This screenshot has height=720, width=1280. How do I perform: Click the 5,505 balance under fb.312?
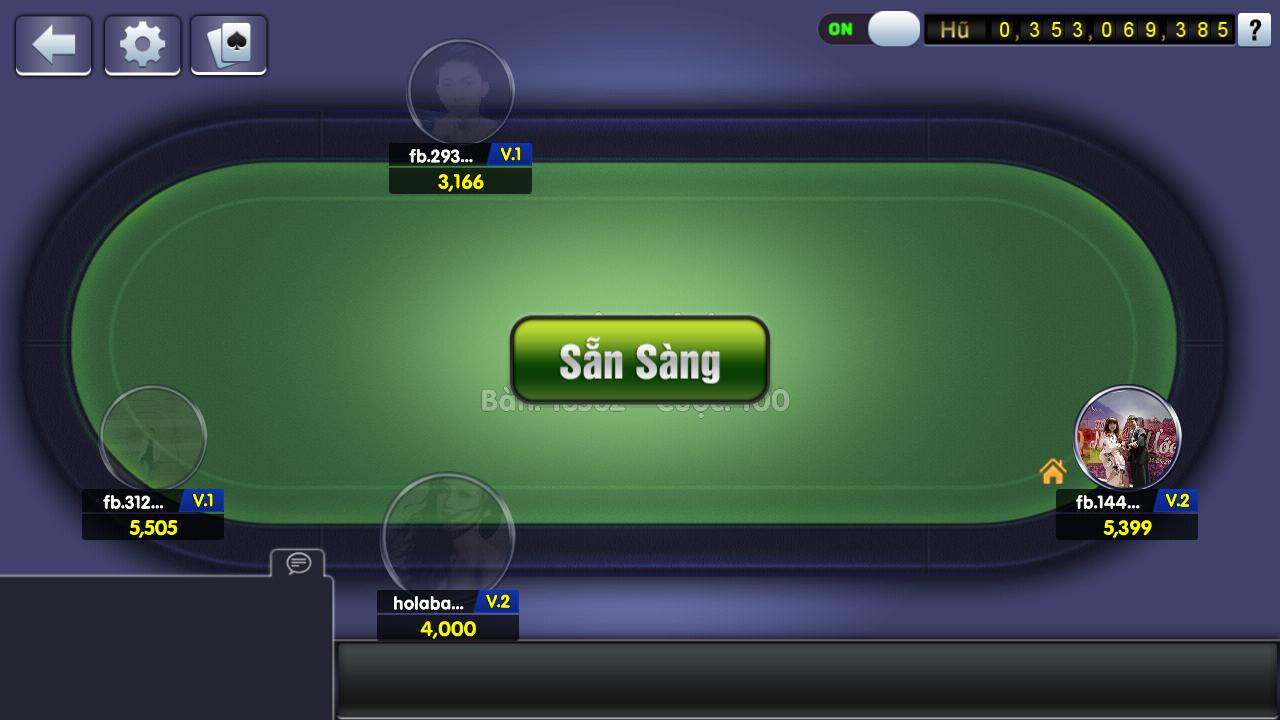click(x=152, y=527)
